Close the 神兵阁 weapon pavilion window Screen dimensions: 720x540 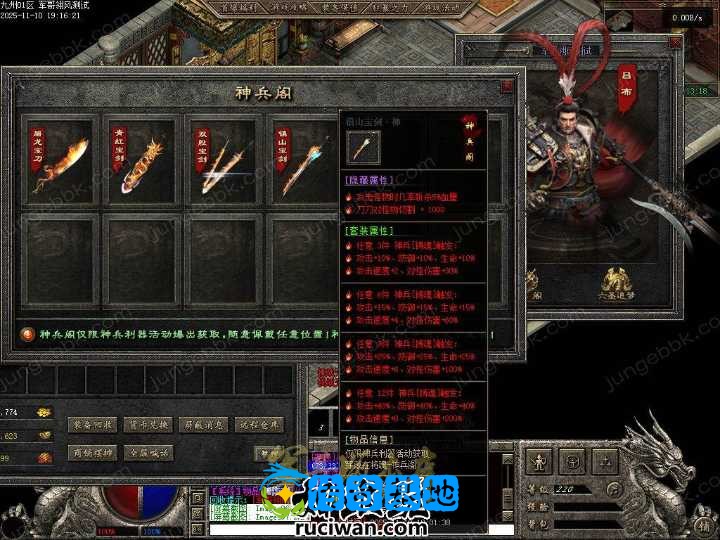[x=507, y=87]
